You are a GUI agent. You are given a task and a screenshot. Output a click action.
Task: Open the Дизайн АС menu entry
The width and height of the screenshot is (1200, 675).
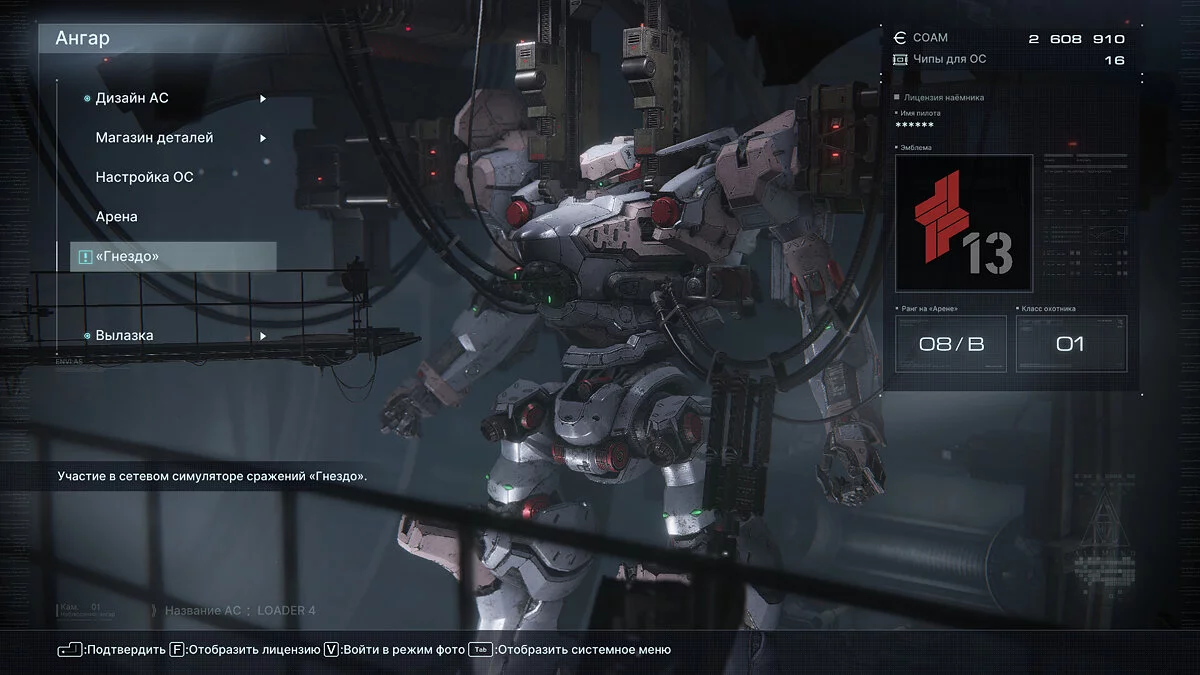(132, 98)
